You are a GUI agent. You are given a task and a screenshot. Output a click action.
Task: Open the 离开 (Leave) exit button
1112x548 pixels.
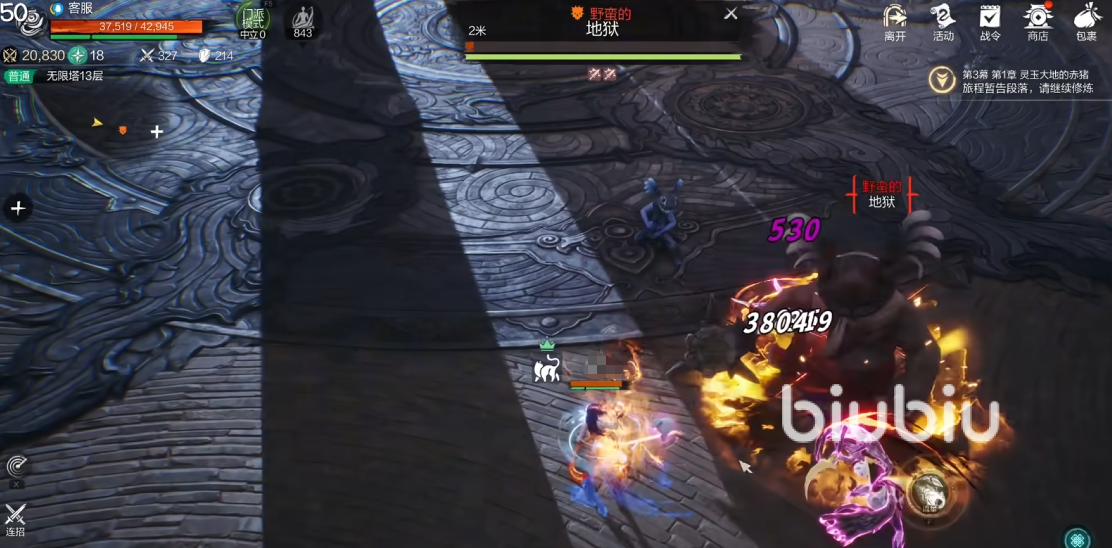point(895,18)
